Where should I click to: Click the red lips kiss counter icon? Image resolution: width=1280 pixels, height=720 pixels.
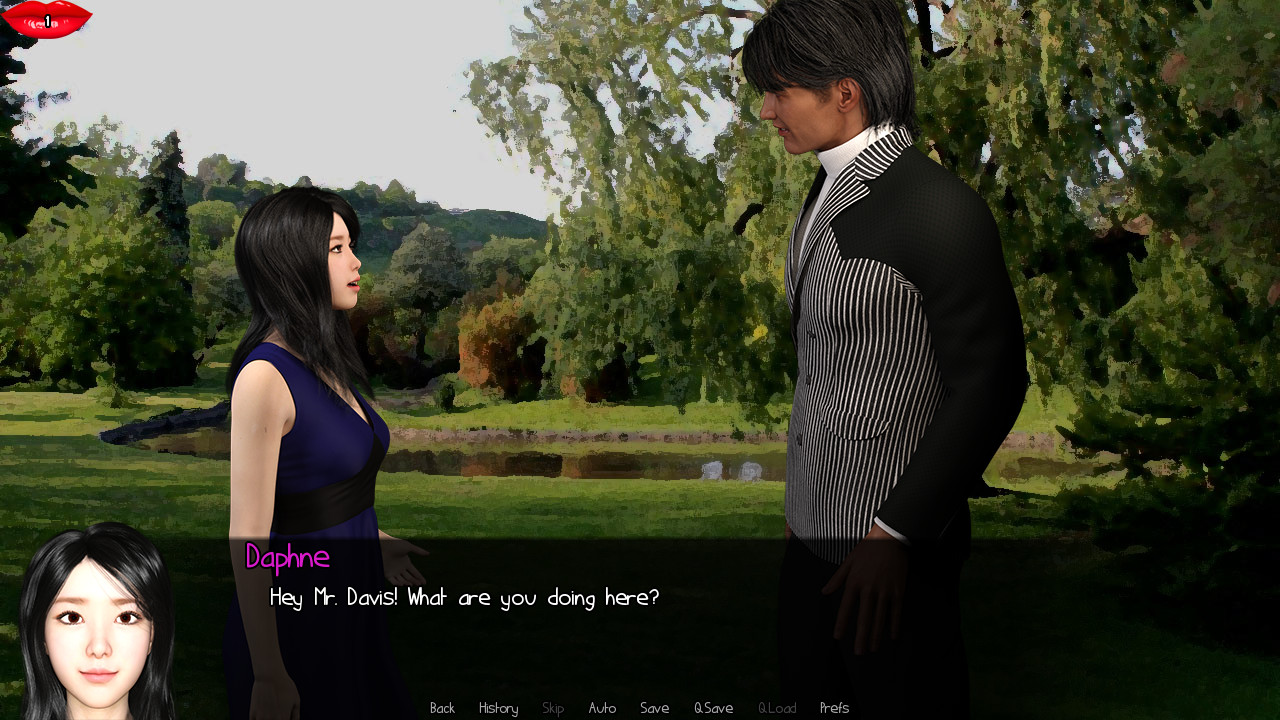click(x=45, y=17)
